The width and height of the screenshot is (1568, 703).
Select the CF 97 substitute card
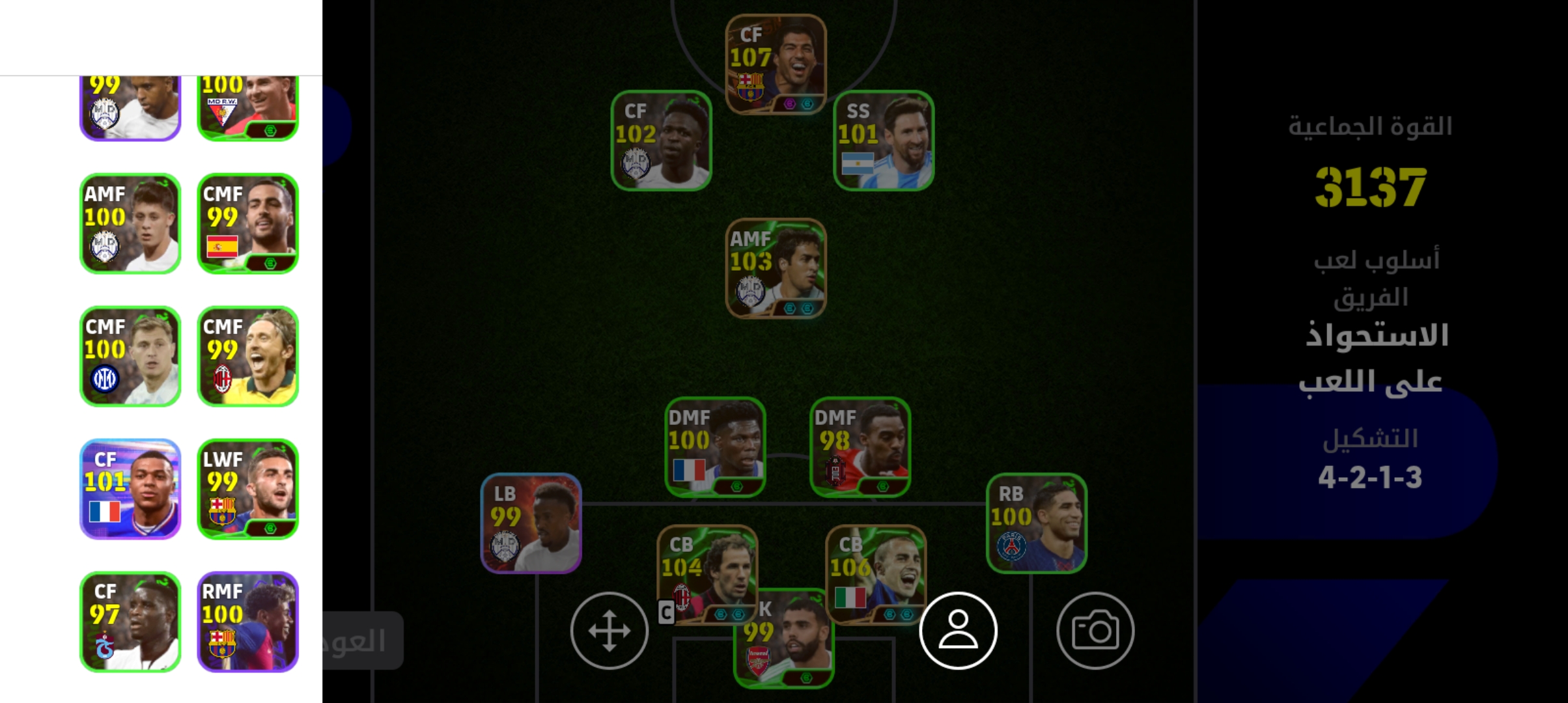point(130,622)
